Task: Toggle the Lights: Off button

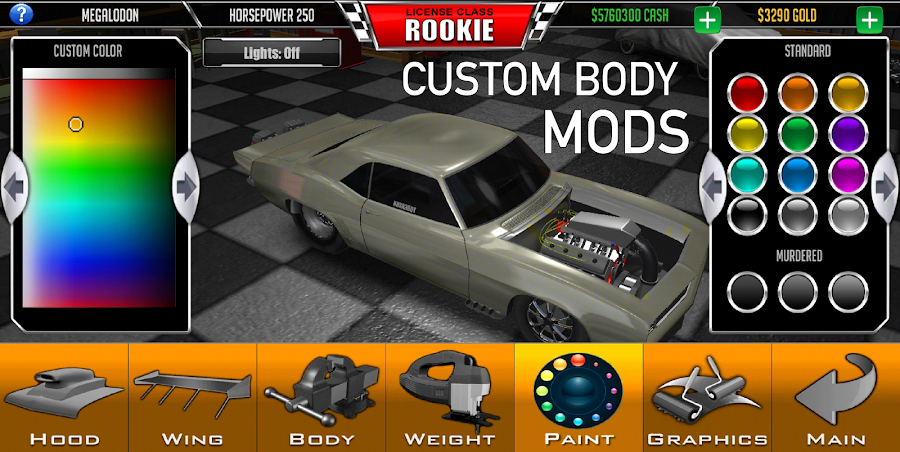Action: pyautogui.click(x=272, y=52)
